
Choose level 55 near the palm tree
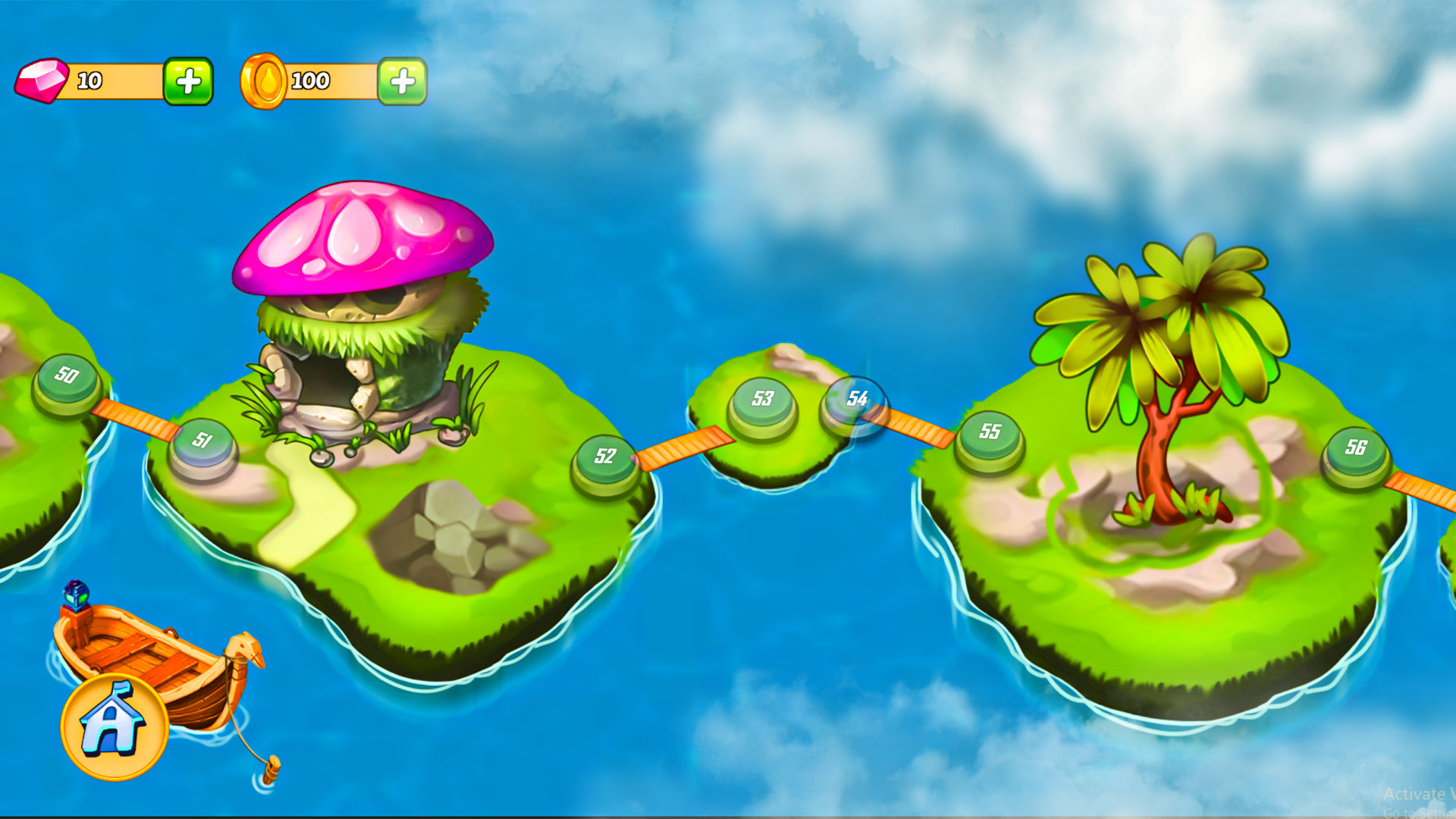click(x=990, y=430)
